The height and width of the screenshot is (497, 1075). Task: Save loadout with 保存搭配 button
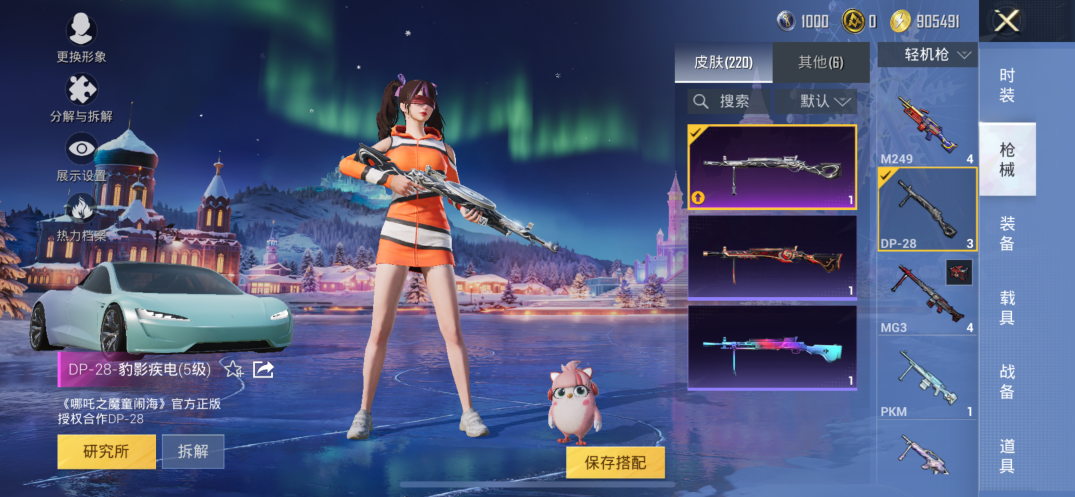pos(615,462)
